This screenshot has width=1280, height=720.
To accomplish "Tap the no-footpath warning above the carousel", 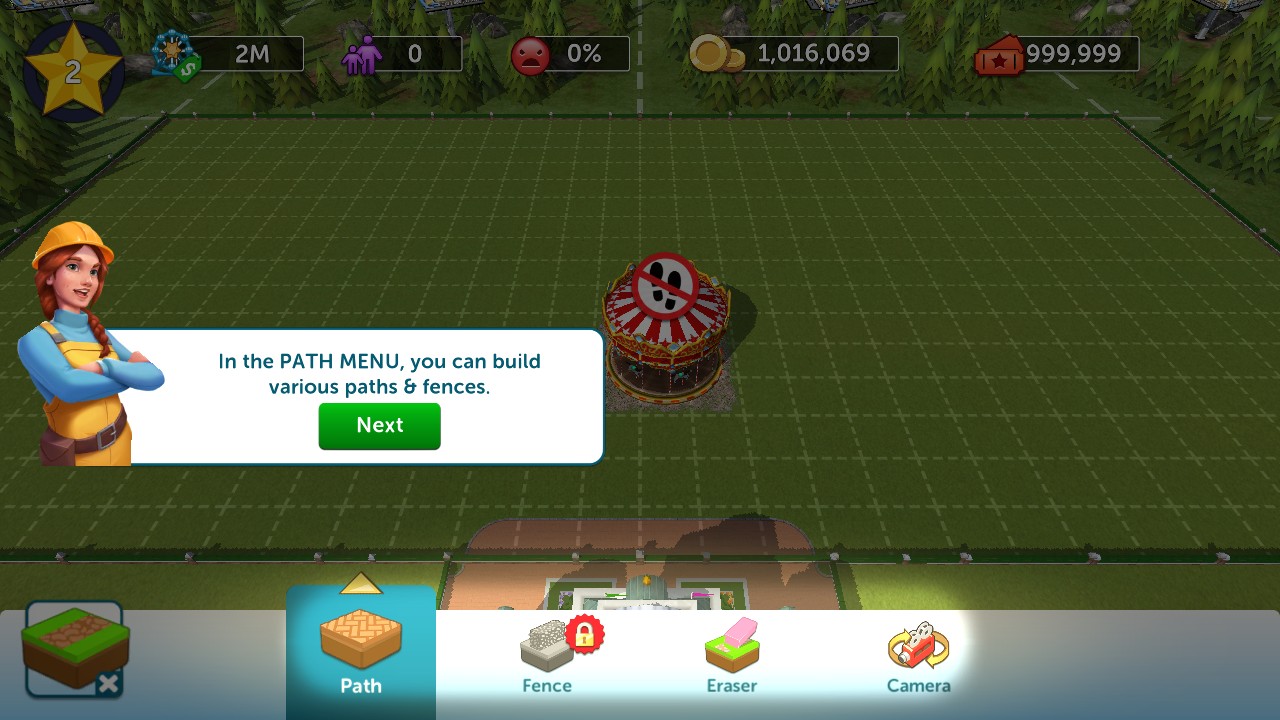I will click(x=665, y=284).
